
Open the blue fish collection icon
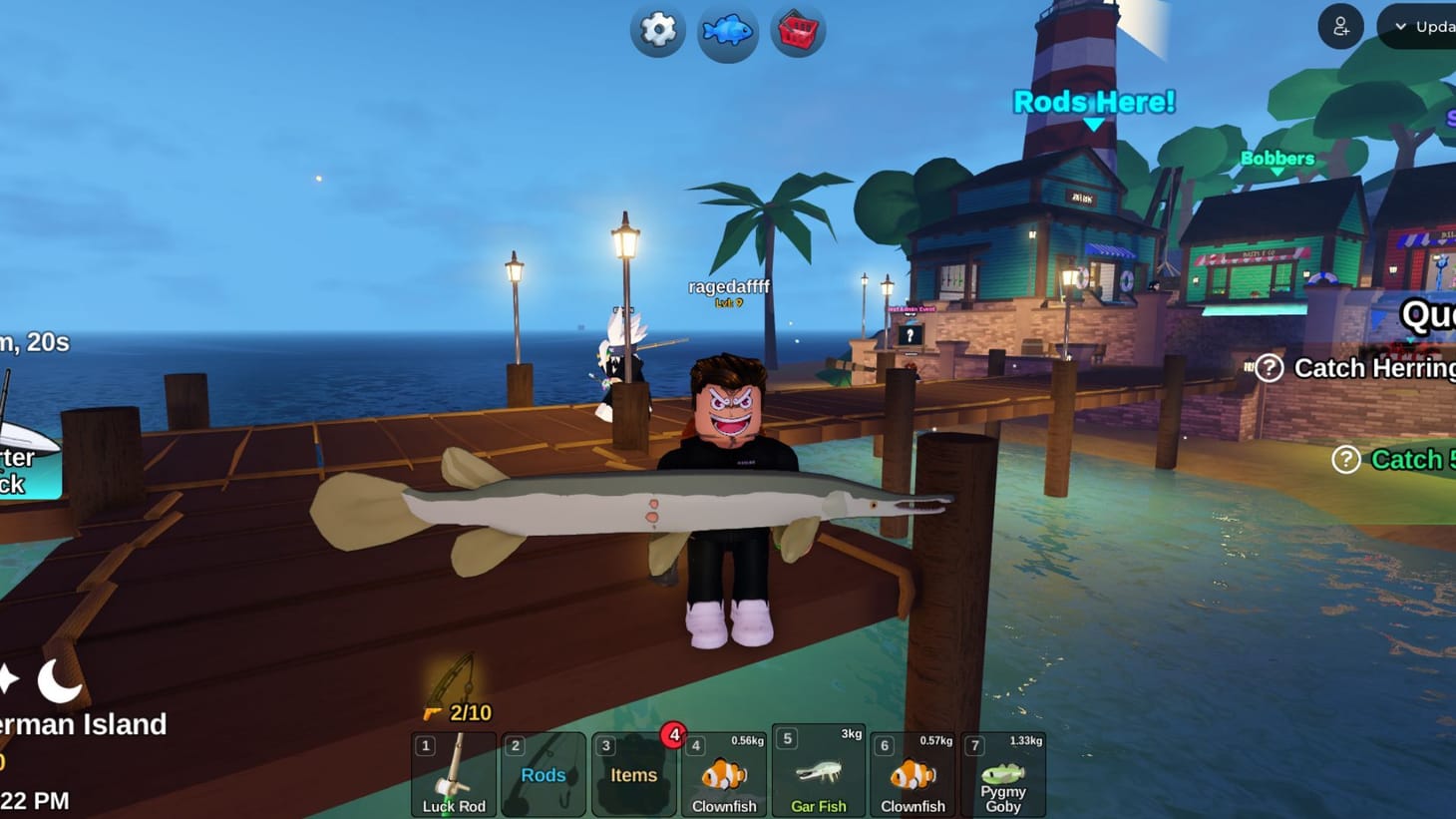coord(727,31)
